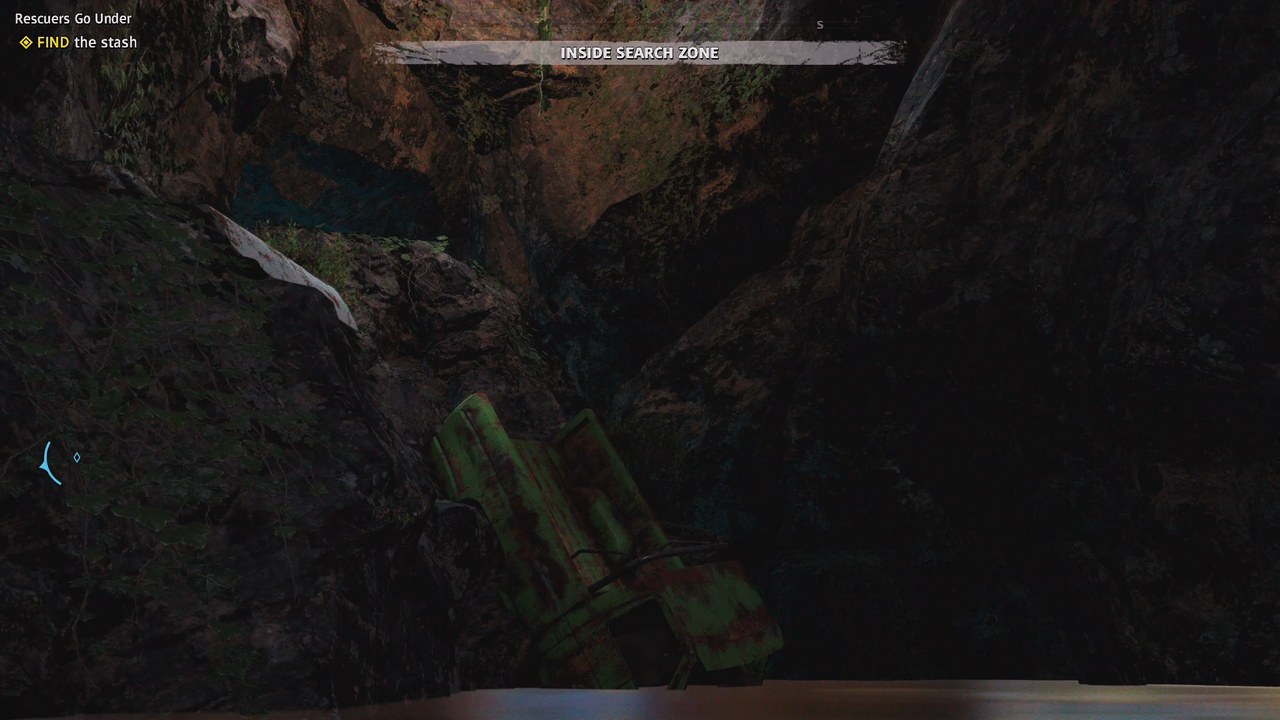Click the "Inside Search Zone" compass banner
Screen dimensions: 1280x720
(x=639, y=53)
